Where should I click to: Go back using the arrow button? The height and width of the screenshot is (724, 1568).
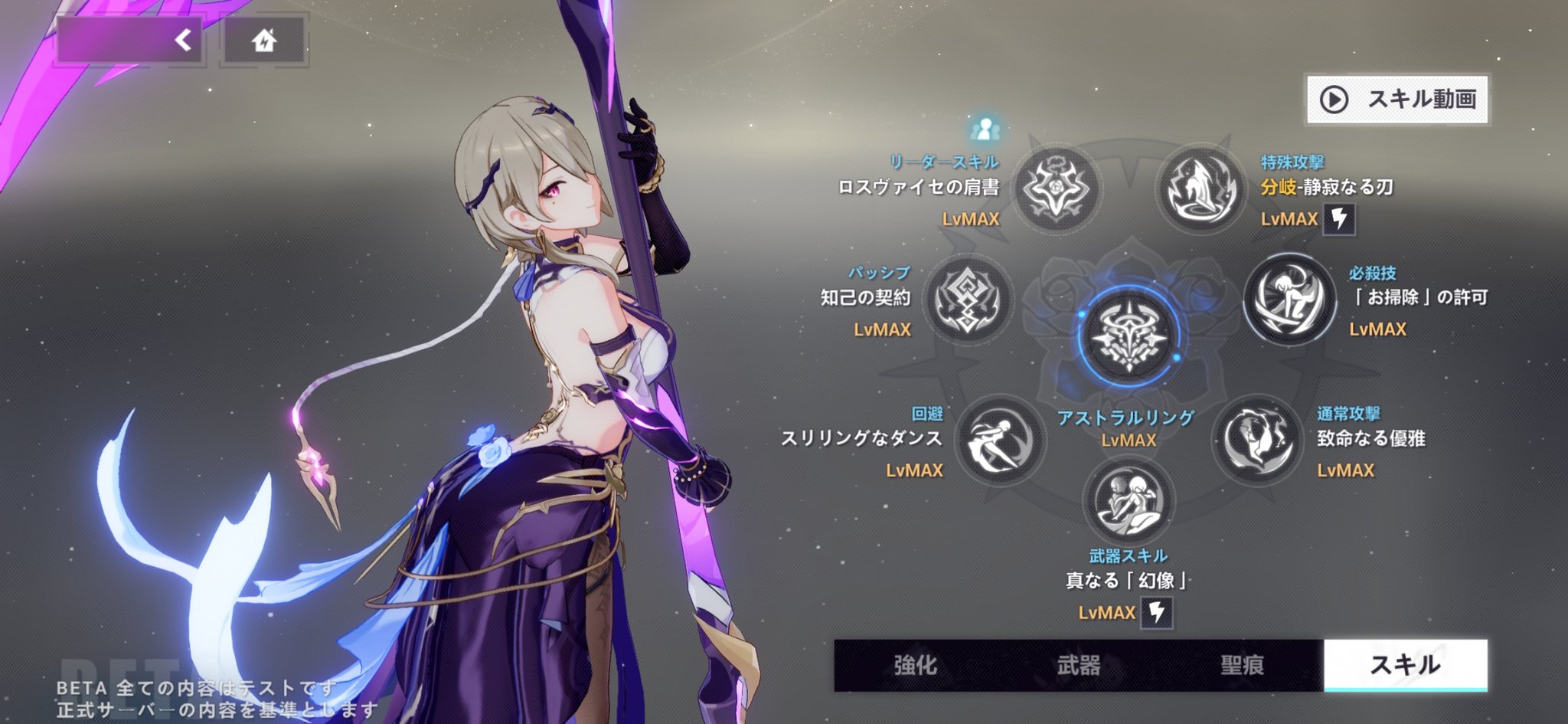[130, 40]
